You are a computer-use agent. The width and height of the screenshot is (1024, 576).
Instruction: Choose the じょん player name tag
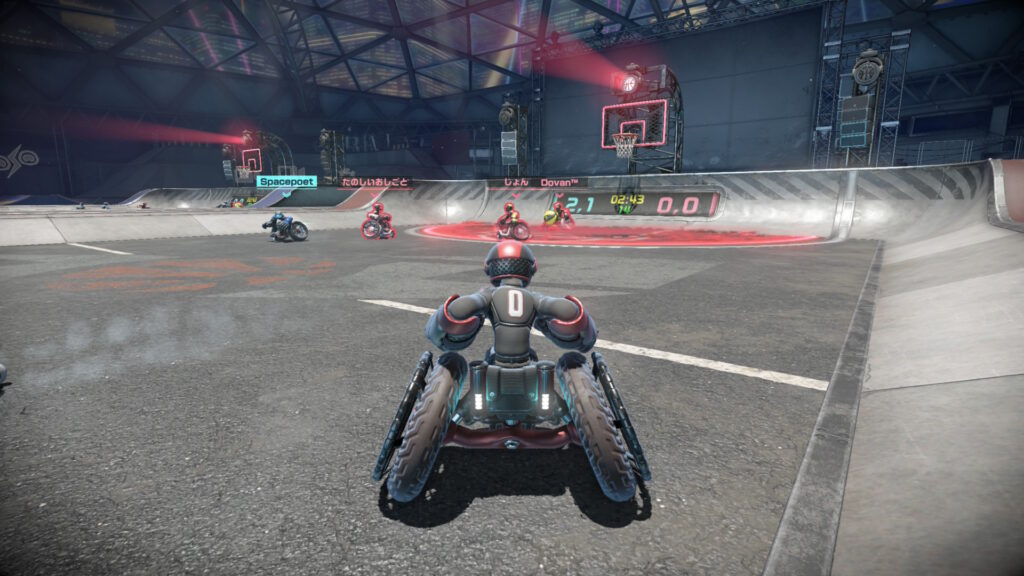514,183
